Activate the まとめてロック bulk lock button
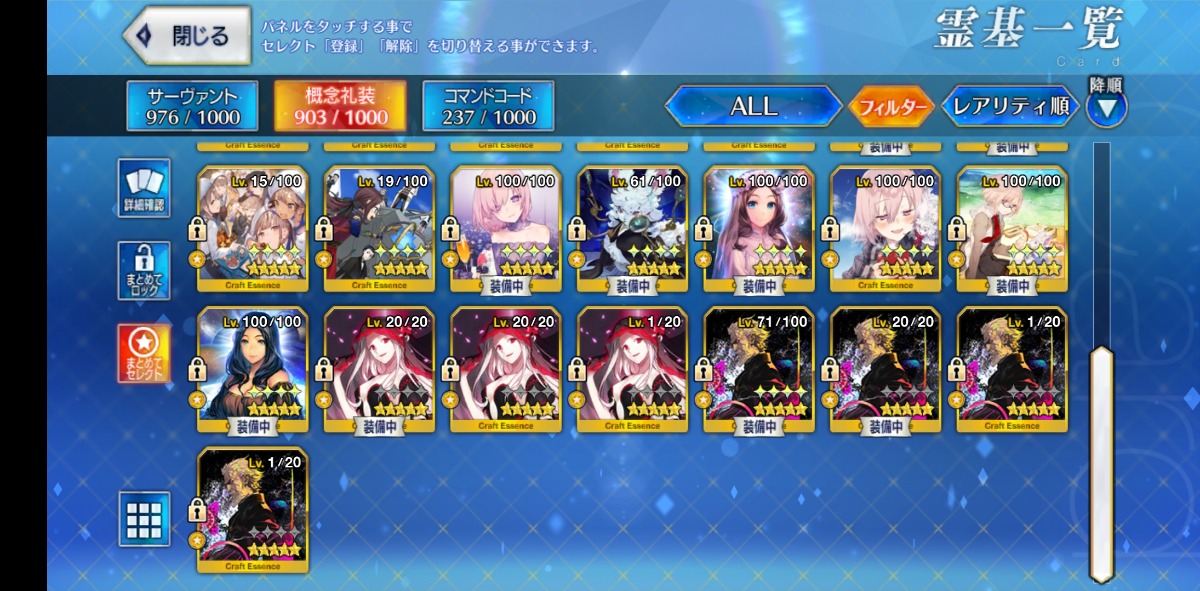1200x591 pixels. click(x=144, y=270)
